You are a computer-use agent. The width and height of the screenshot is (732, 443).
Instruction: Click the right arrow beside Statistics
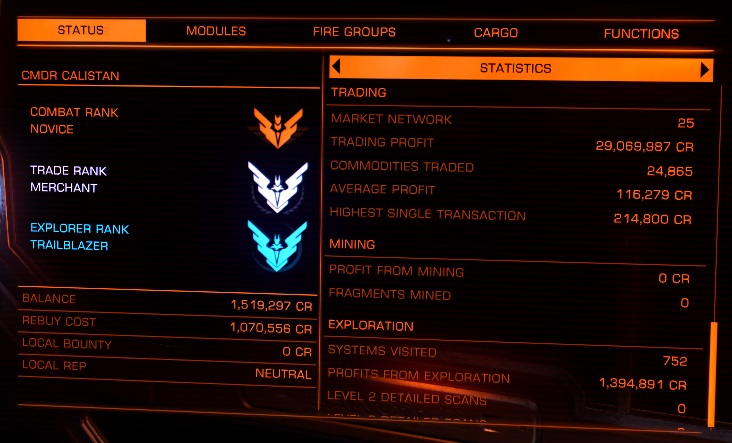click(705, 69)
